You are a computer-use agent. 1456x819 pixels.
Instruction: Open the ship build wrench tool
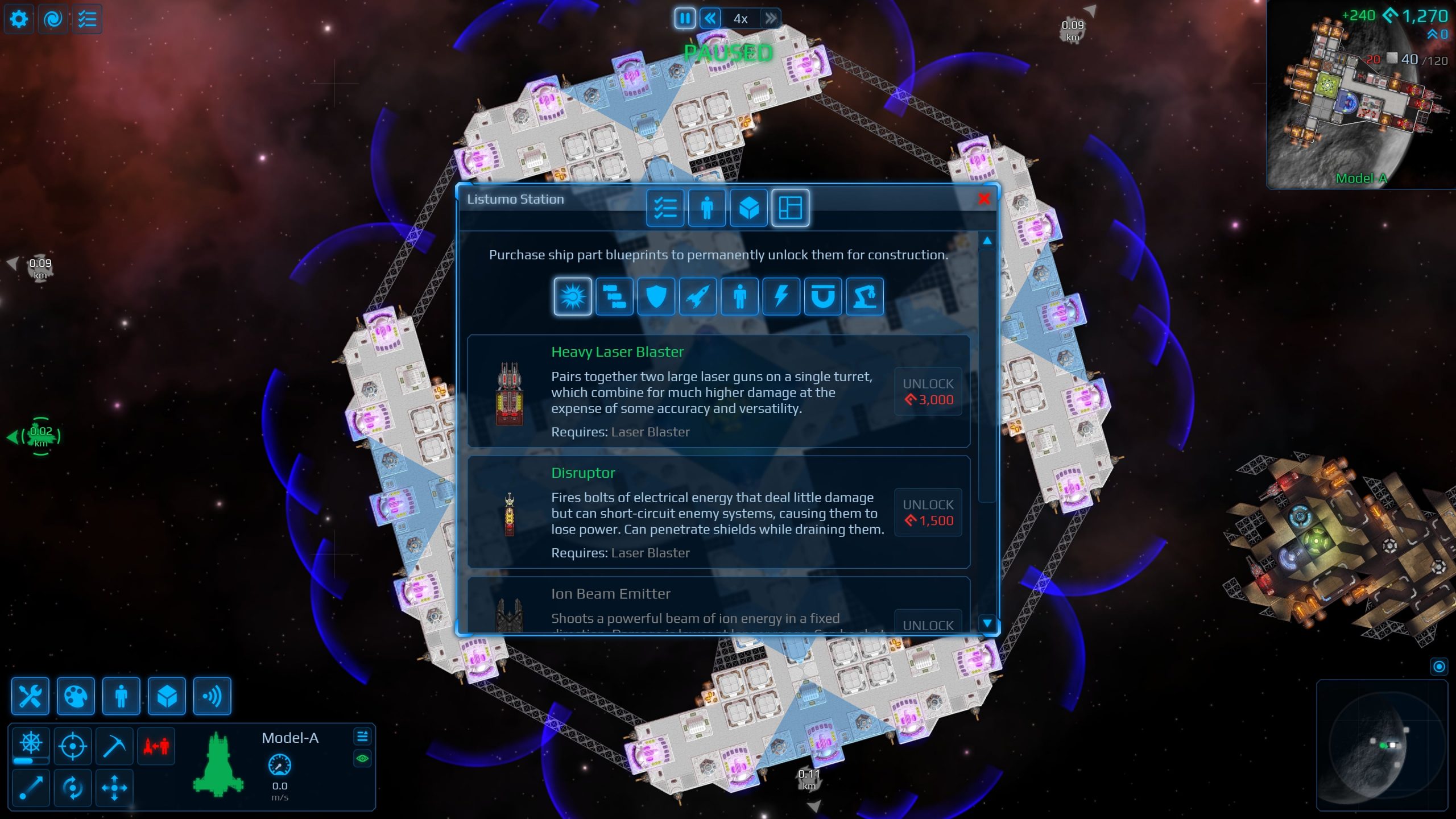tap(30, 696)
